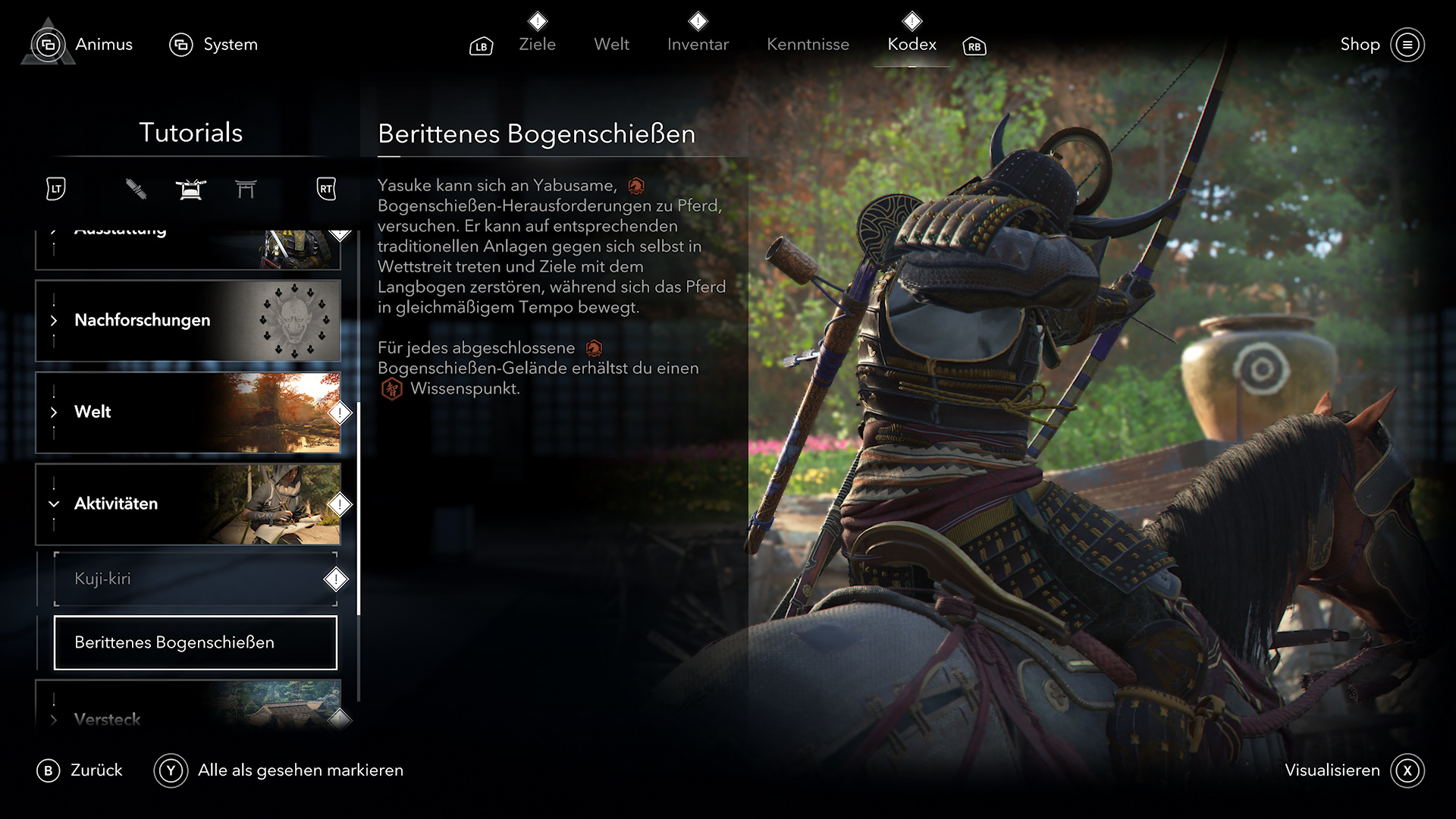This screenshot has height=819, width=1456.
Task: Switch to the Welt tab
Action: [x=611, y=45]
